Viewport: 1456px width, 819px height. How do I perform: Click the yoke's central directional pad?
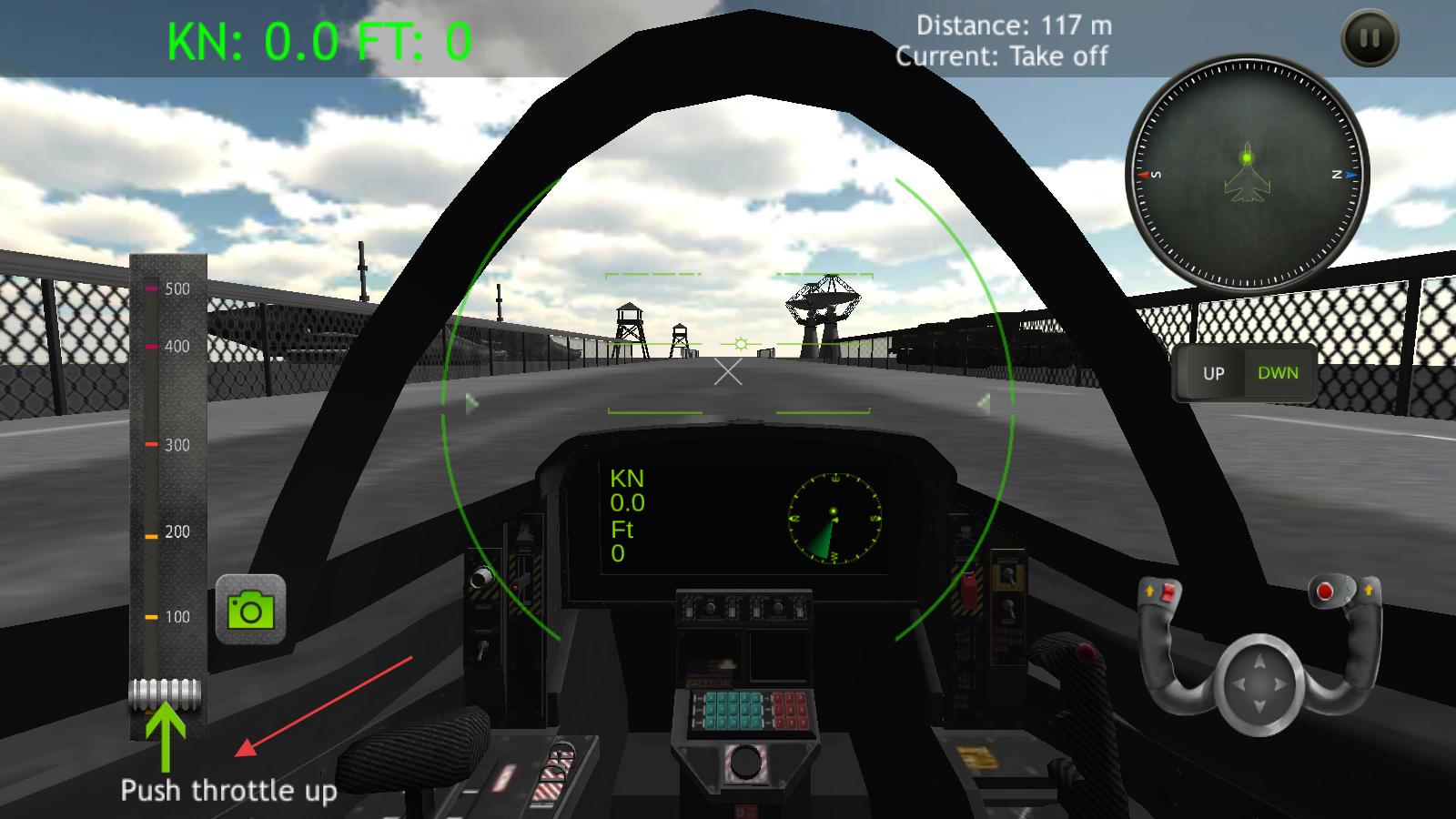pos(1259,684)
